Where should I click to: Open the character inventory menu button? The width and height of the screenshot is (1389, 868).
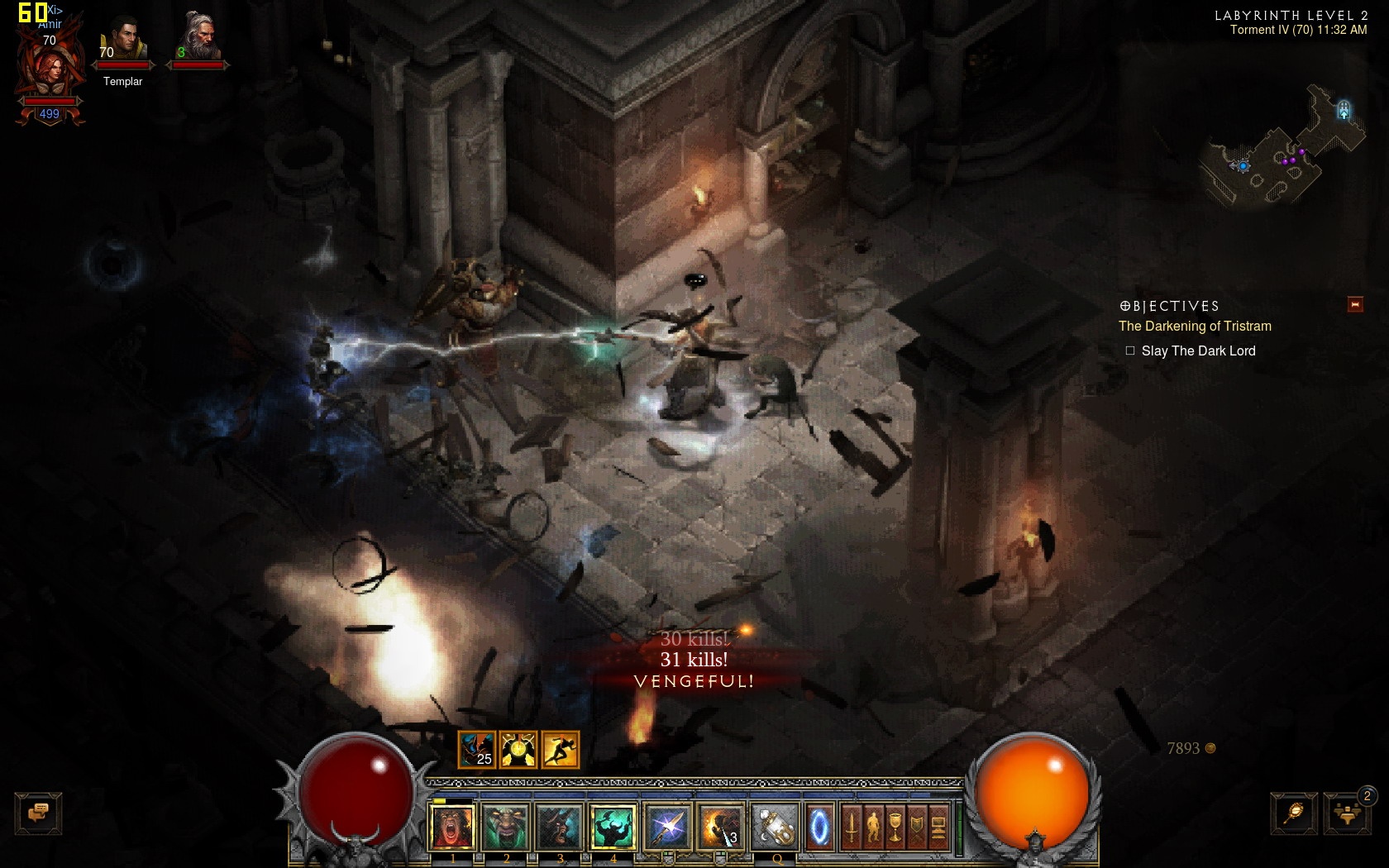pyautogui.click(x=873, y=827)
